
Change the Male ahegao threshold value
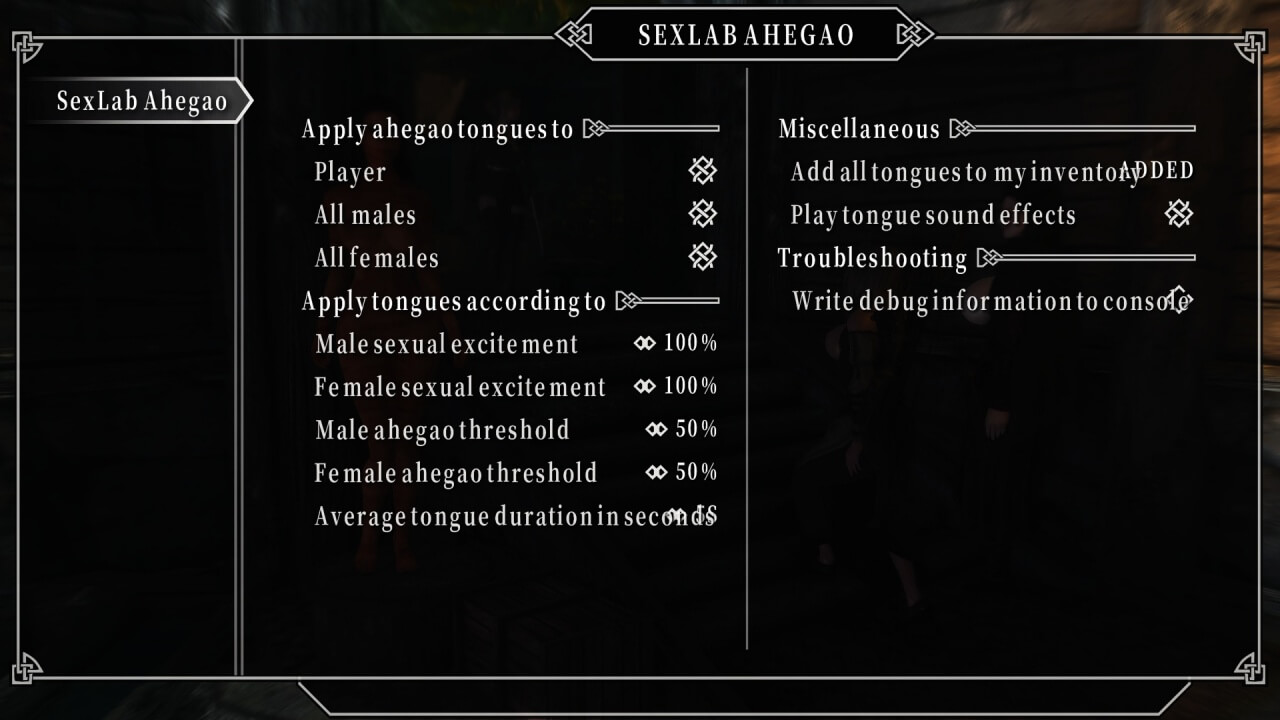point(682,430)
